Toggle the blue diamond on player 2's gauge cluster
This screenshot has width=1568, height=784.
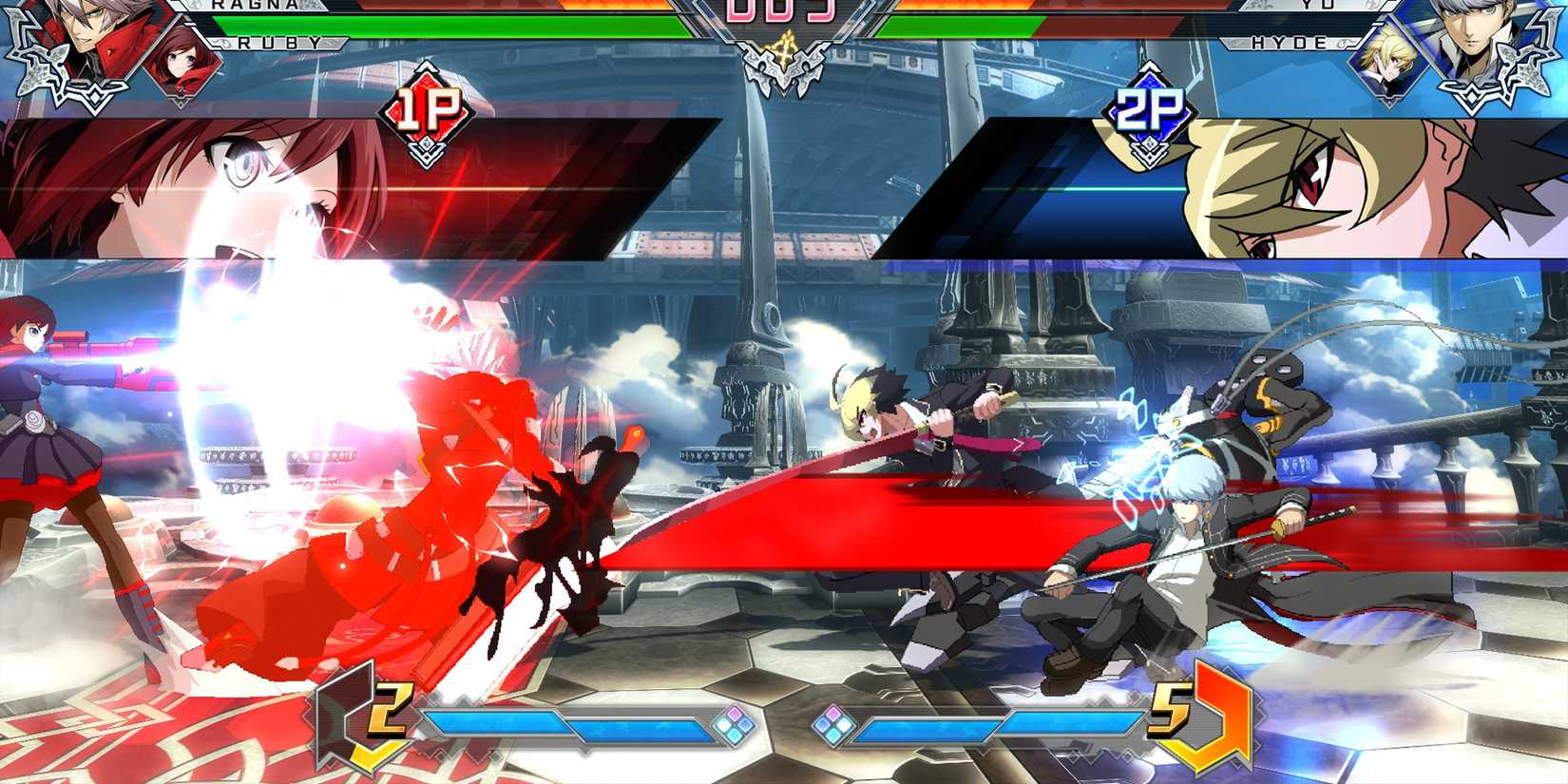(x=823, y=724)
